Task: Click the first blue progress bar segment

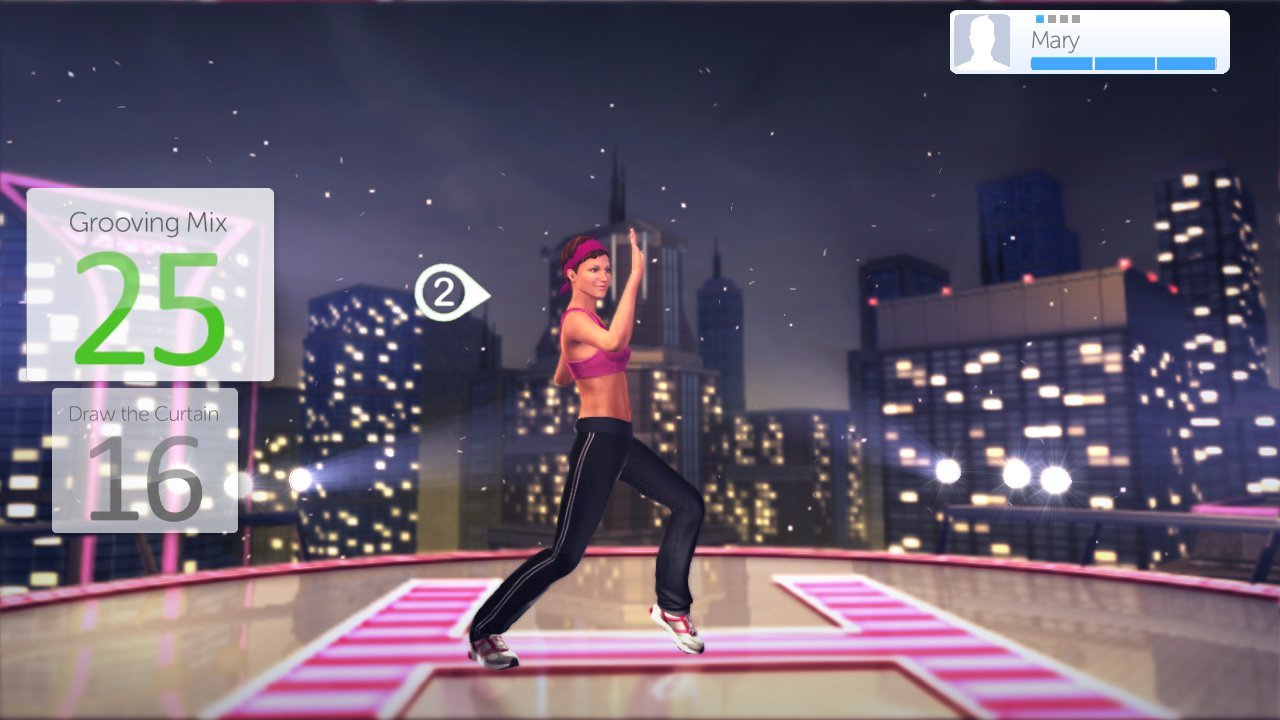Action: click(x=1062, y=63)
